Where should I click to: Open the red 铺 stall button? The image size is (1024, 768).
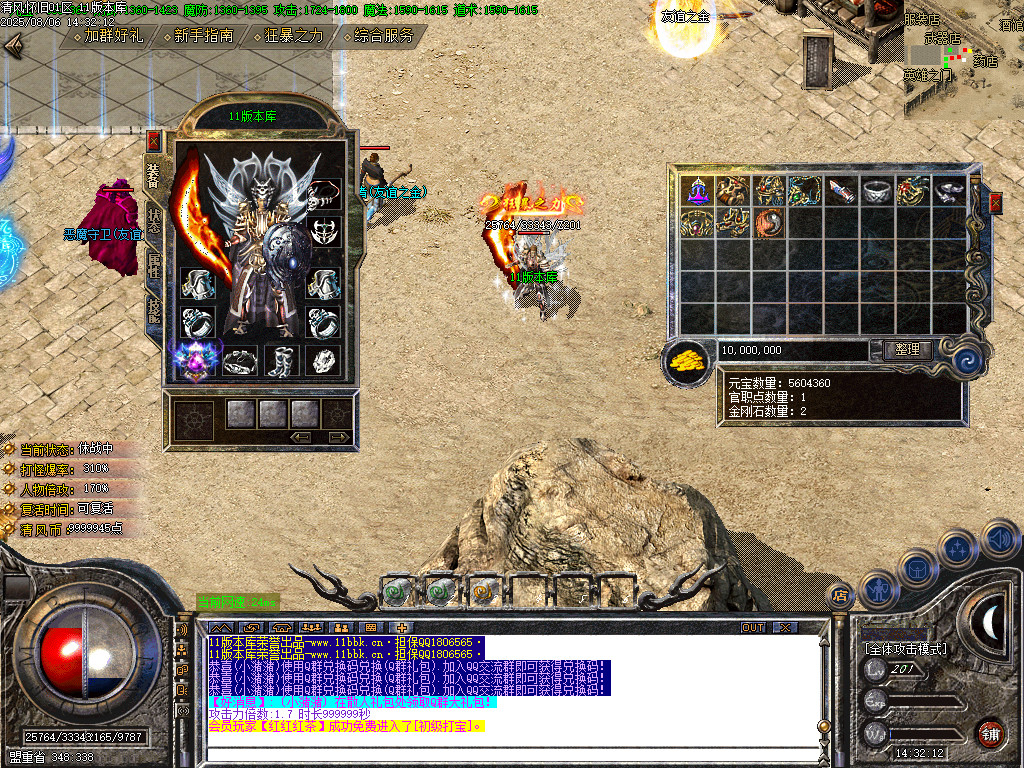(x=989, y=732)
